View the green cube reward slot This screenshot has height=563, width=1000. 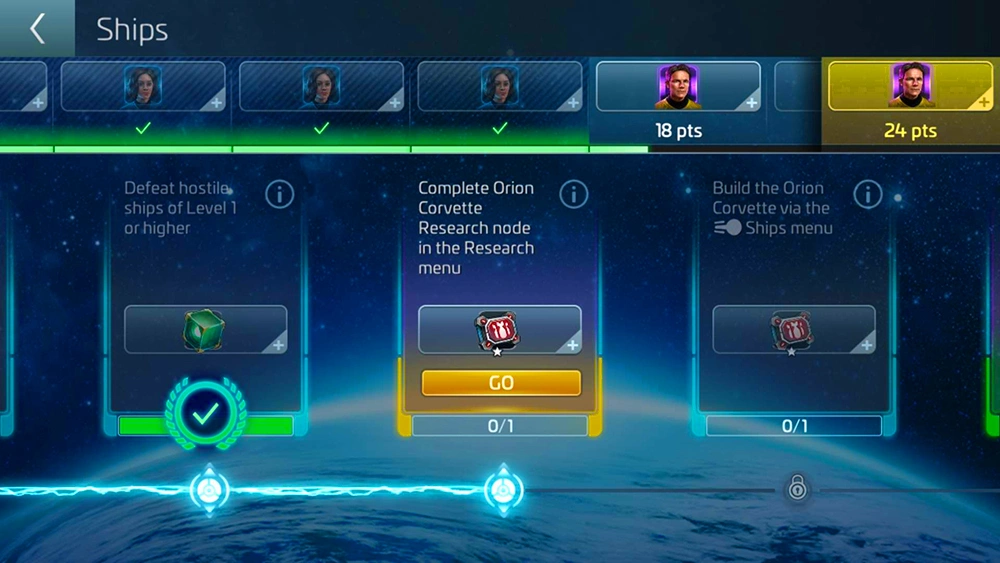tap(205, 330)
